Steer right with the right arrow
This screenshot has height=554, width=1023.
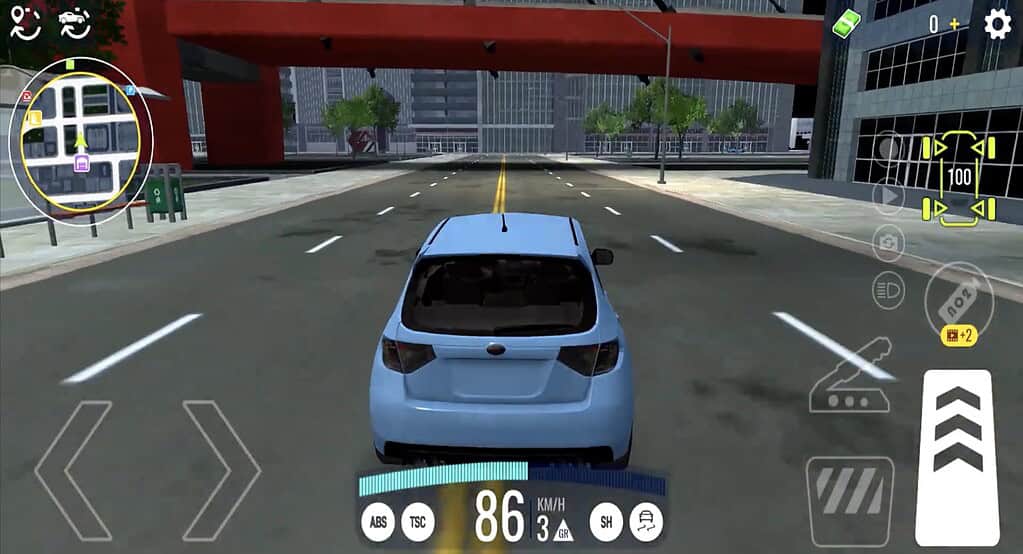221,470
